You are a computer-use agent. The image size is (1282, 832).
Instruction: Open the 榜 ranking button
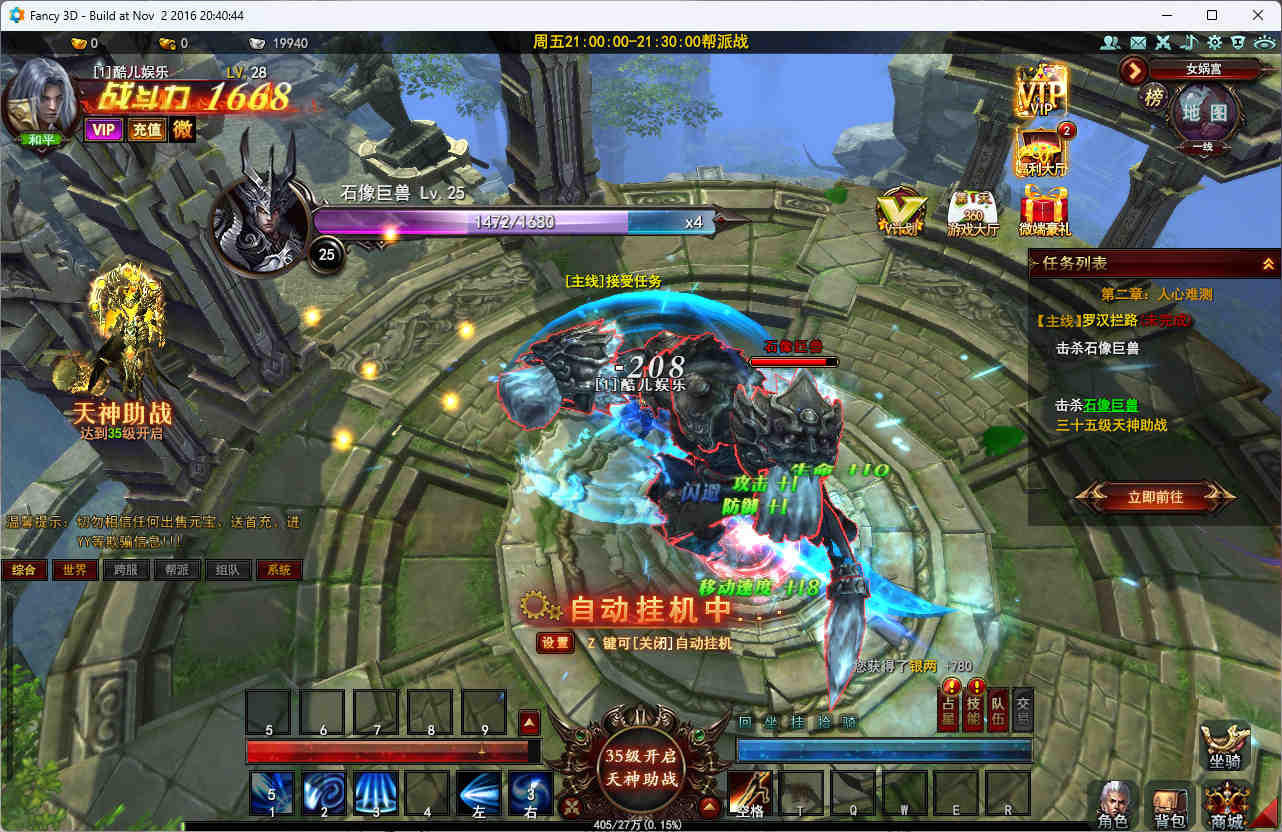click(1153, 96)
